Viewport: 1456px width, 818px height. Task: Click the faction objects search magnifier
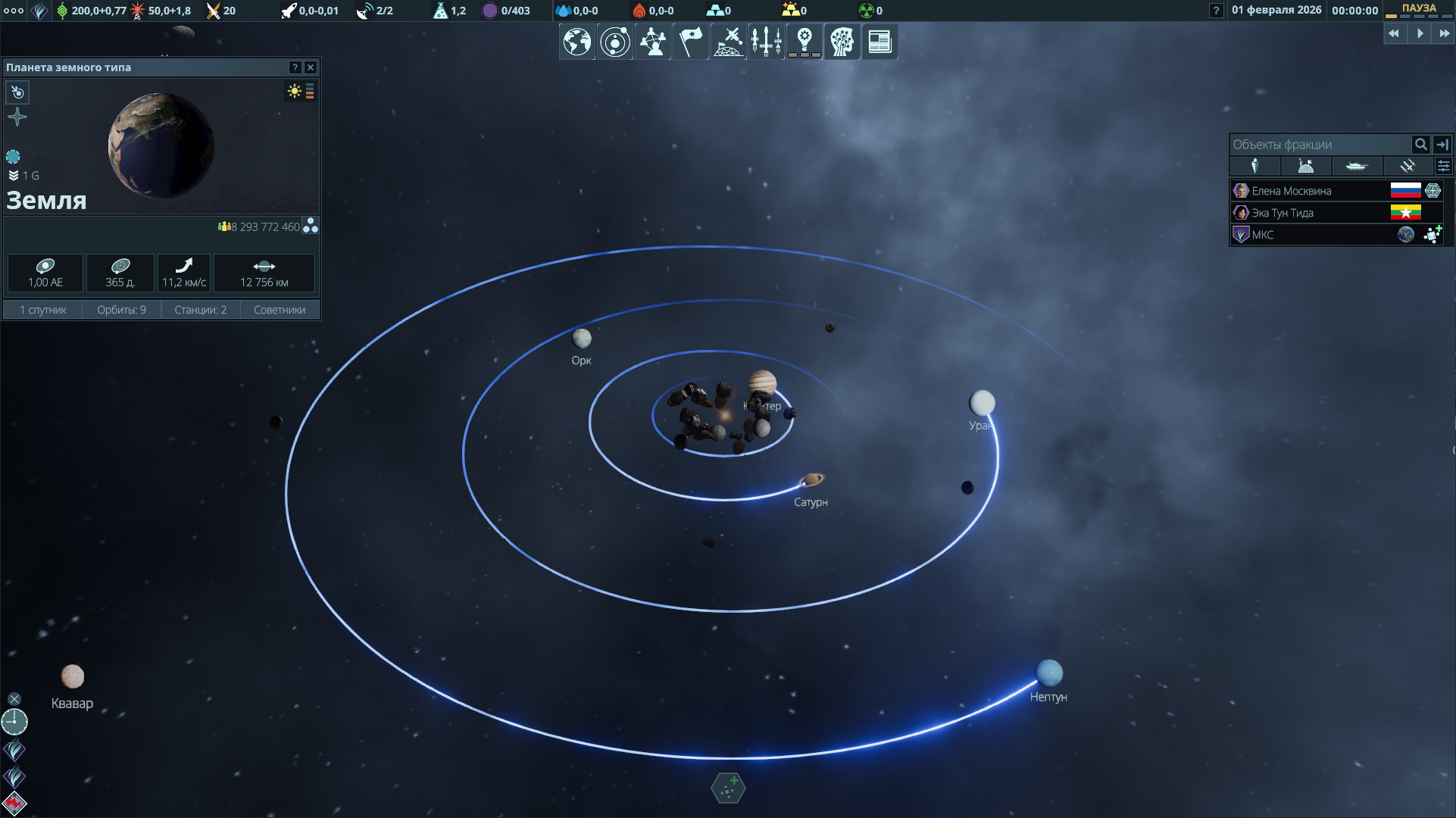pyautogui.click(x=1420, y=144)
